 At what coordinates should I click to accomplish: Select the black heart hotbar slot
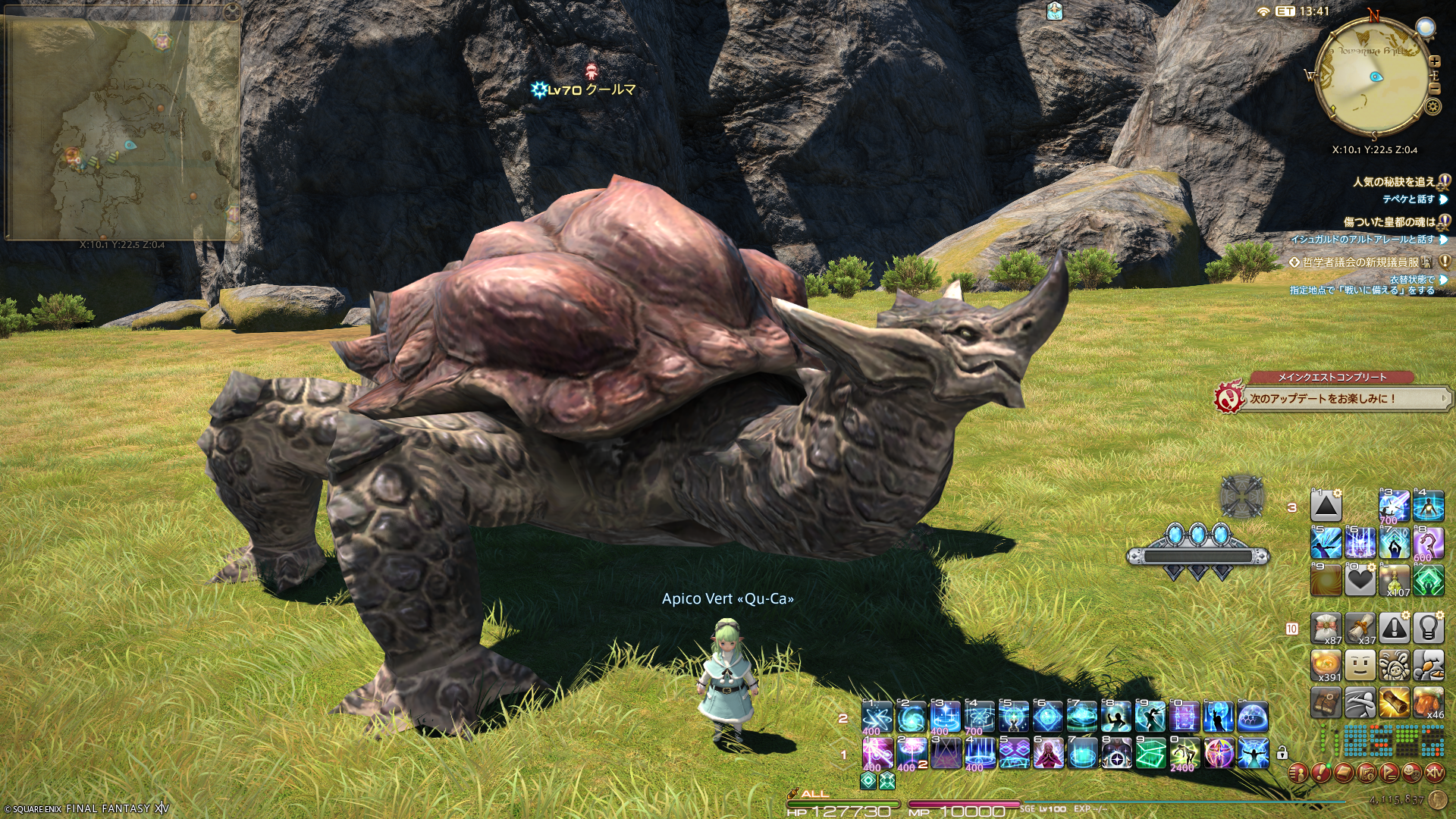coord(1360,581)
